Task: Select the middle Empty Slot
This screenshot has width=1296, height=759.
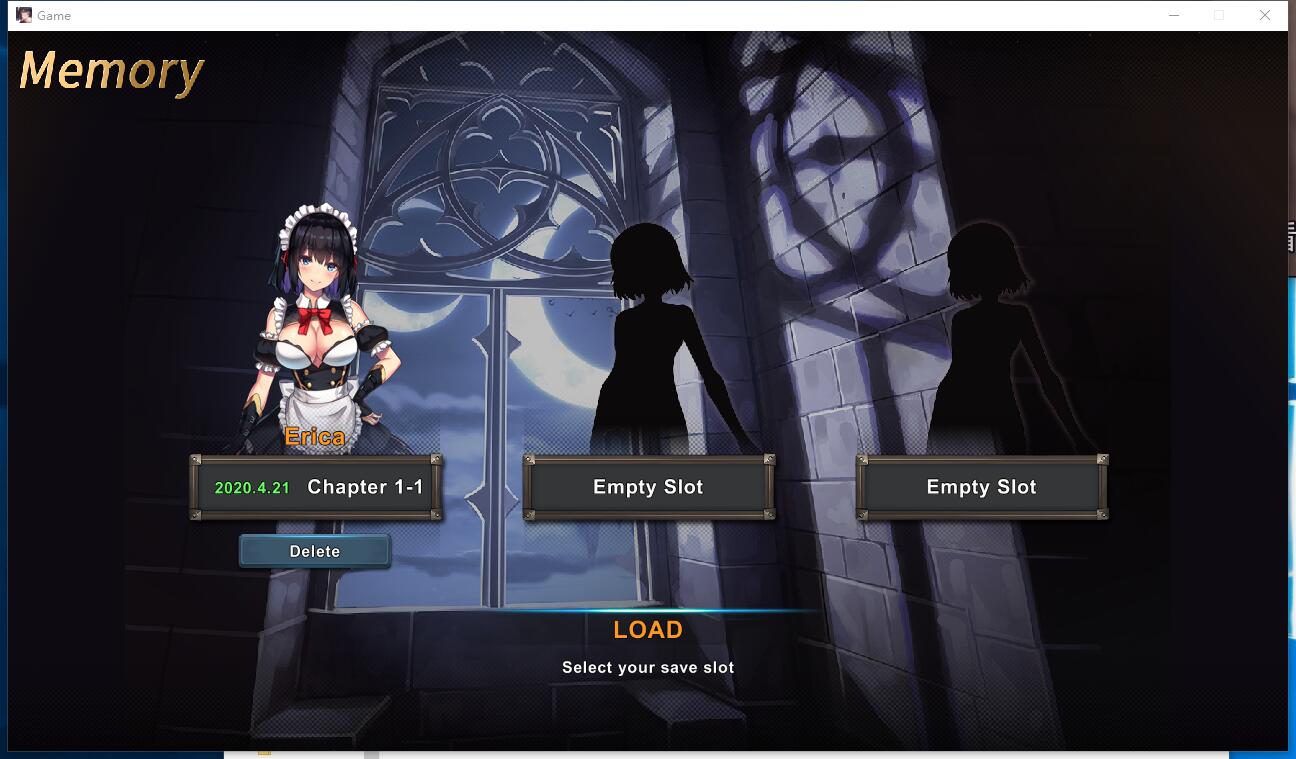Action: [648, 487]
